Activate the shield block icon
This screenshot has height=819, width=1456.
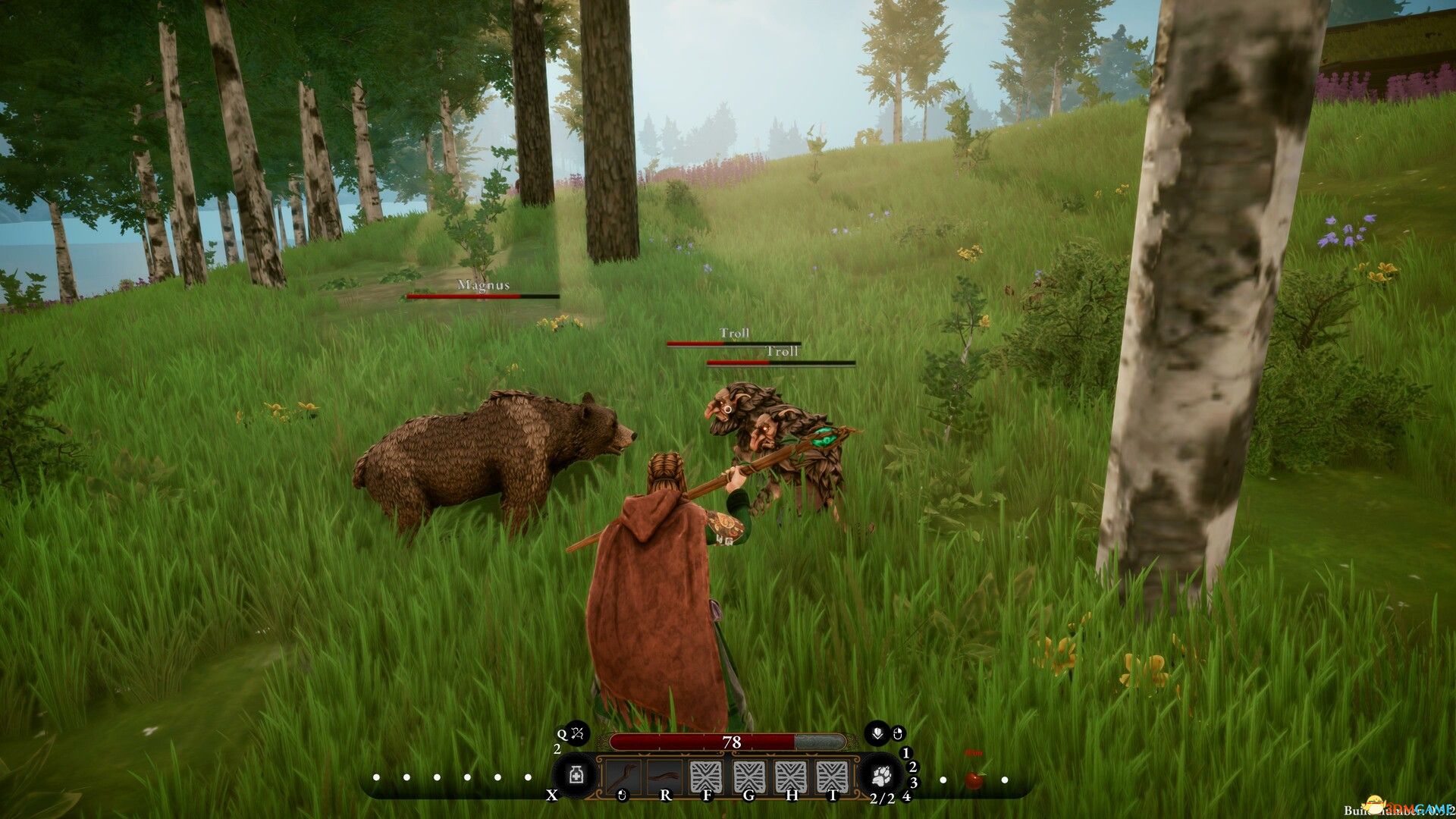(x=877, y=733)
